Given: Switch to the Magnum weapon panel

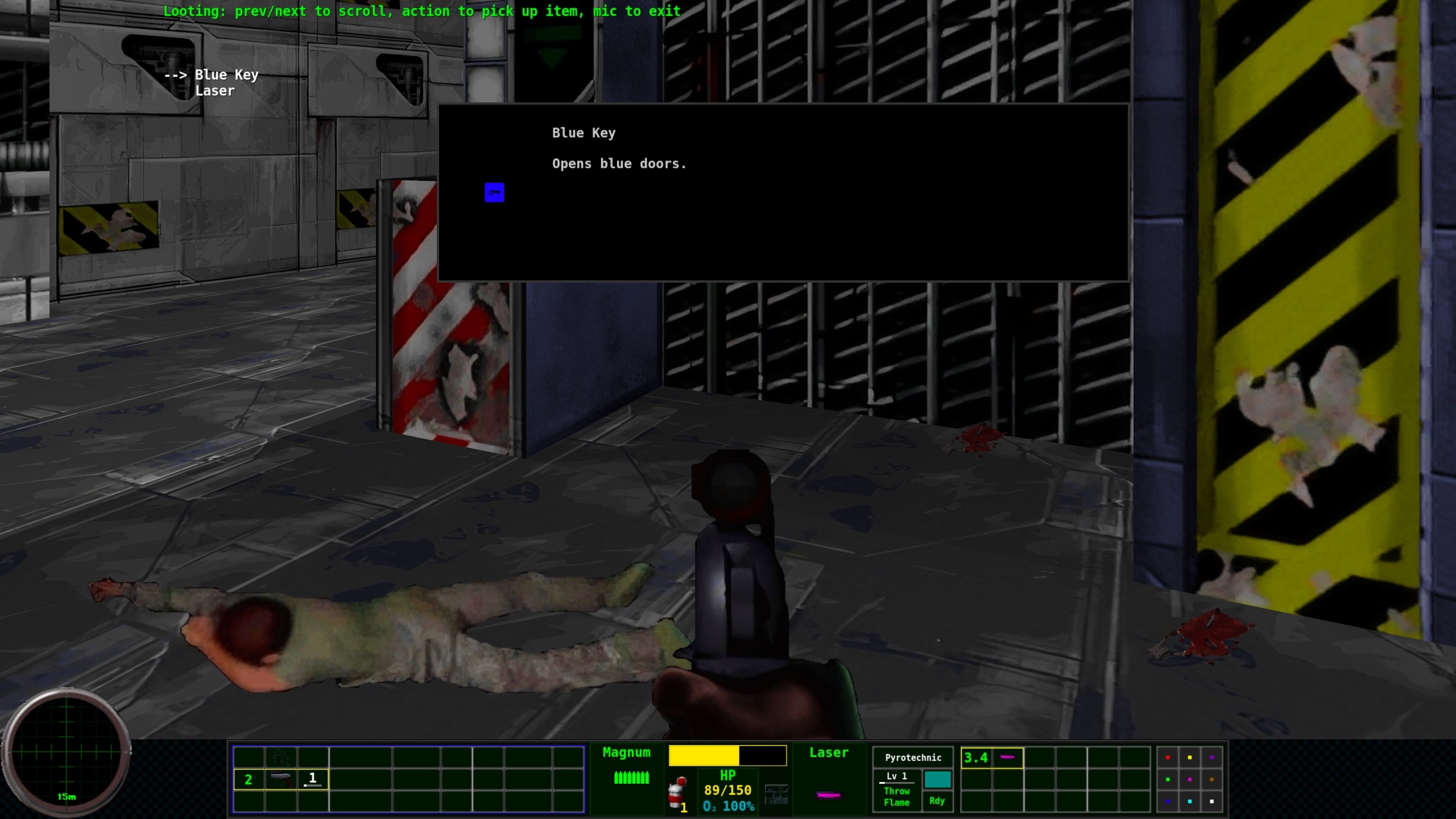Looking at the screenshot, I should click(x=626, y=752).
